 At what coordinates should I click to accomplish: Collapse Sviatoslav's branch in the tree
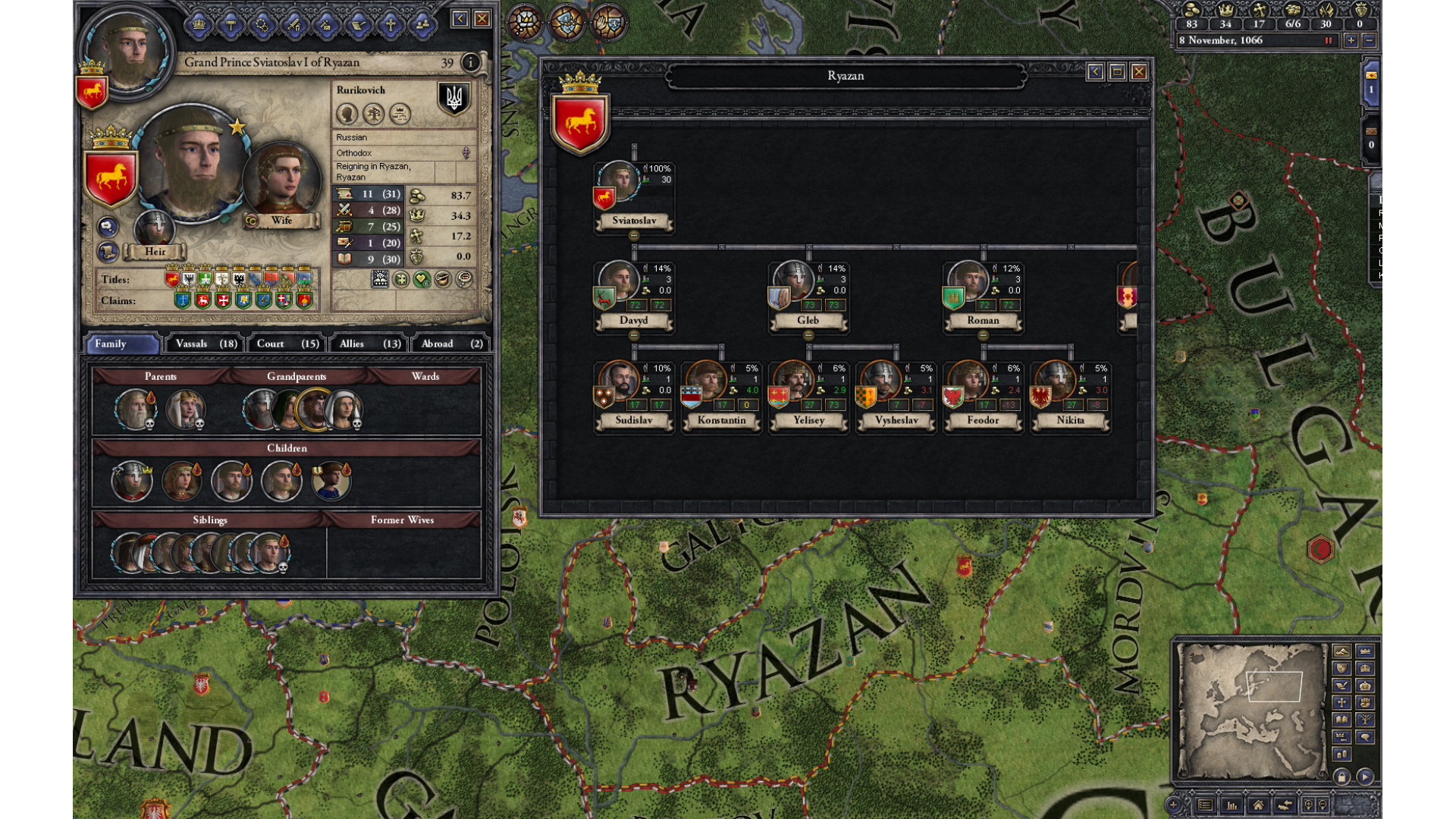tap(634, 236)
